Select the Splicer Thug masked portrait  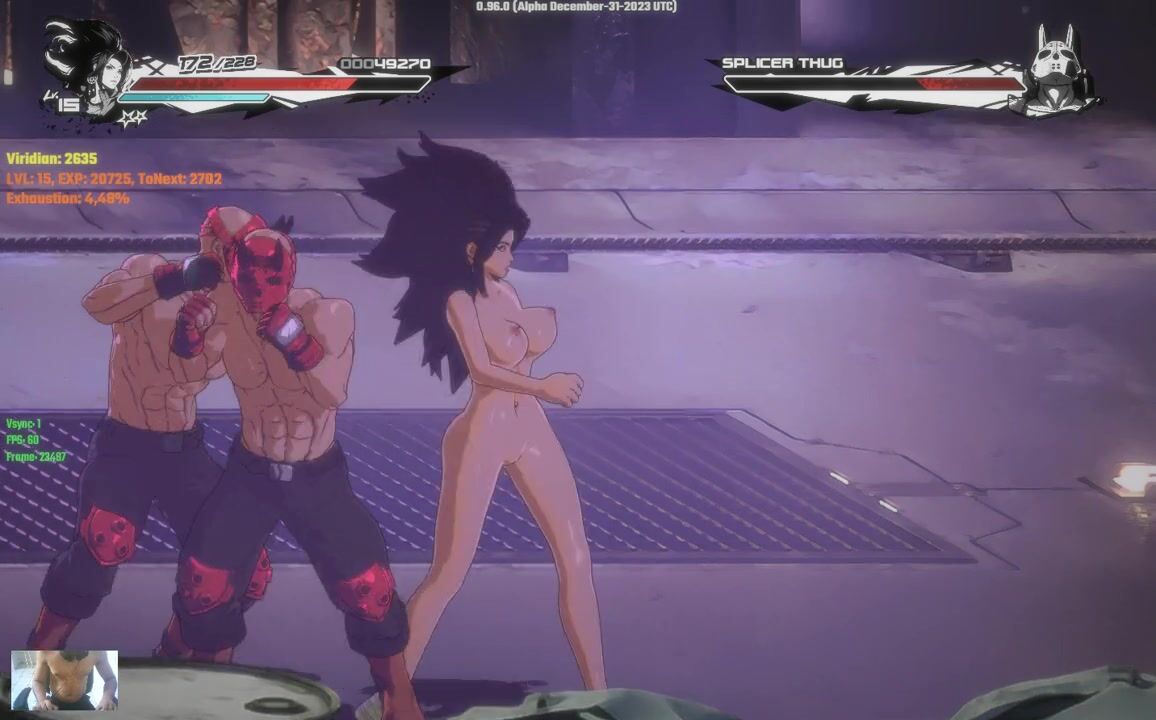(x=1060, y=72)
